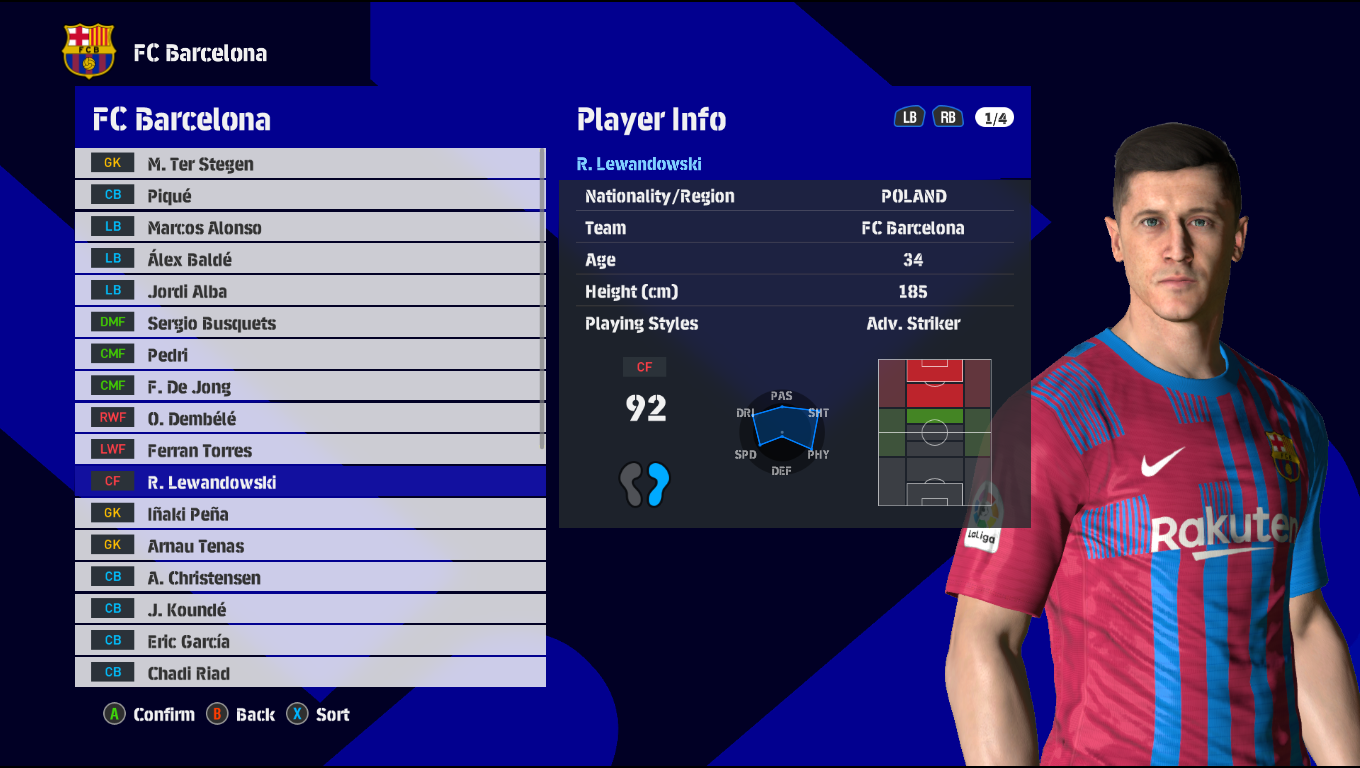Select Jordi Alba in the list
The width and height of the screenshot is (1360, 768).
(x=308, y=292)
